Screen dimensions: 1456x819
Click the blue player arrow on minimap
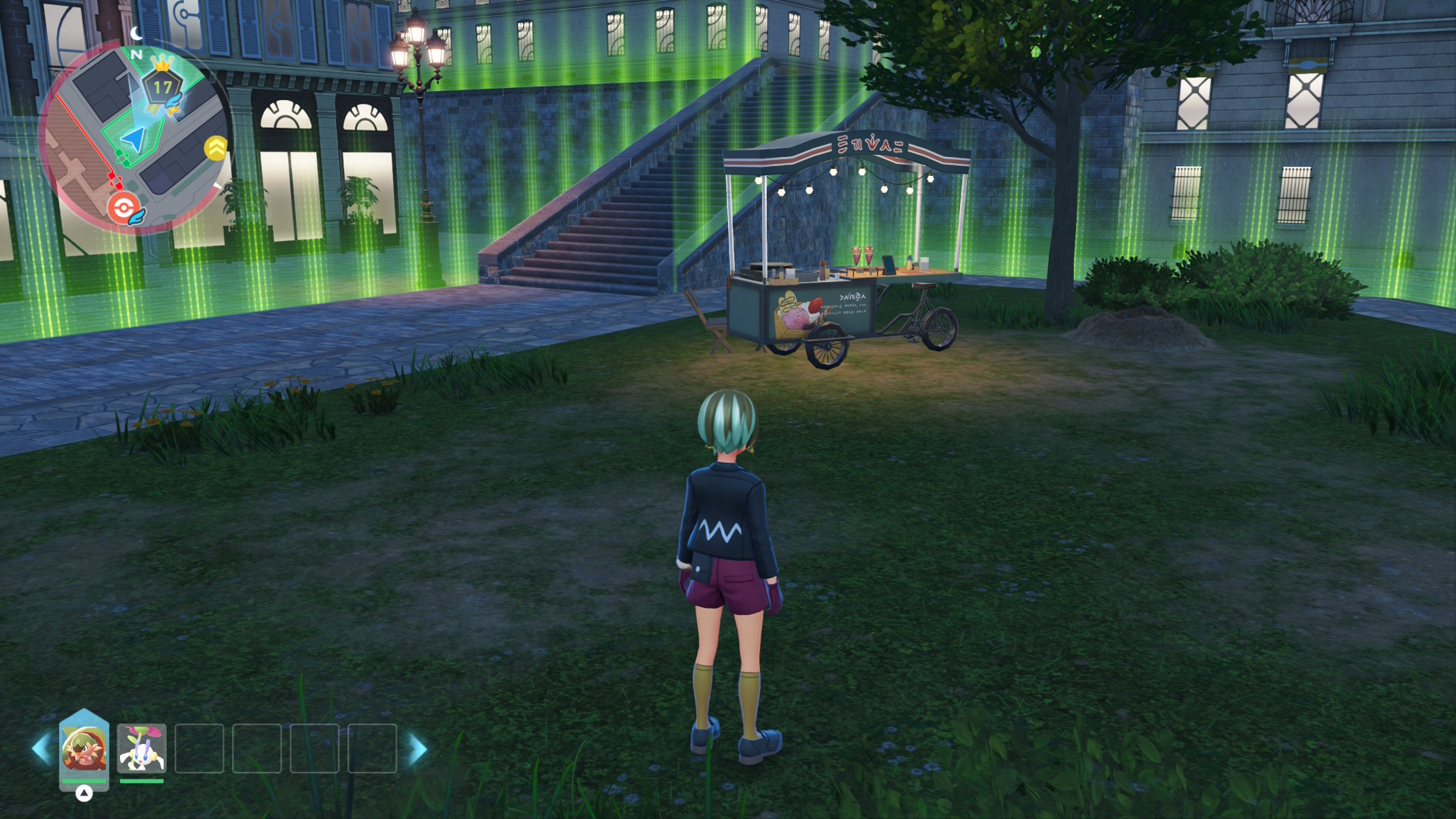[x=134, y=139]
